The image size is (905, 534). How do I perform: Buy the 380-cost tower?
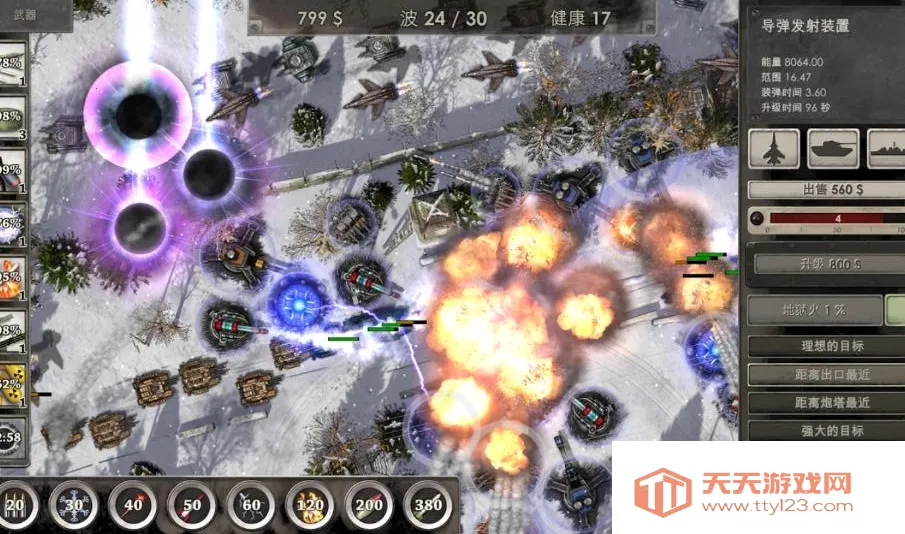pyautogui.click(x=427, y=506)
